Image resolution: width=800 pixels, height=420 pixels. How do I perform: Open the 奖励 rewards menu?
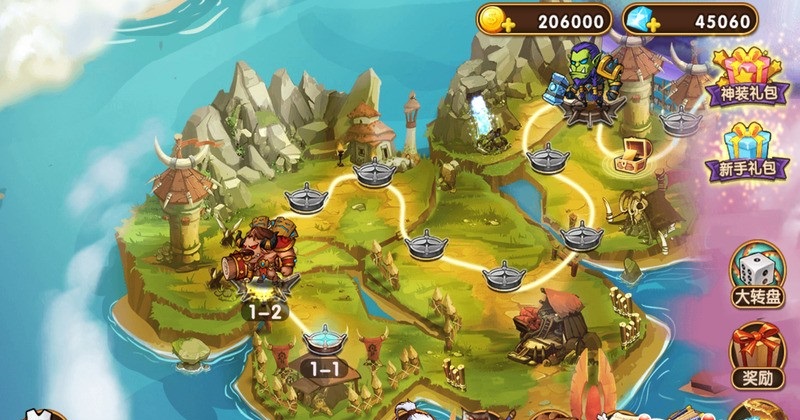(x=757, y=355)
